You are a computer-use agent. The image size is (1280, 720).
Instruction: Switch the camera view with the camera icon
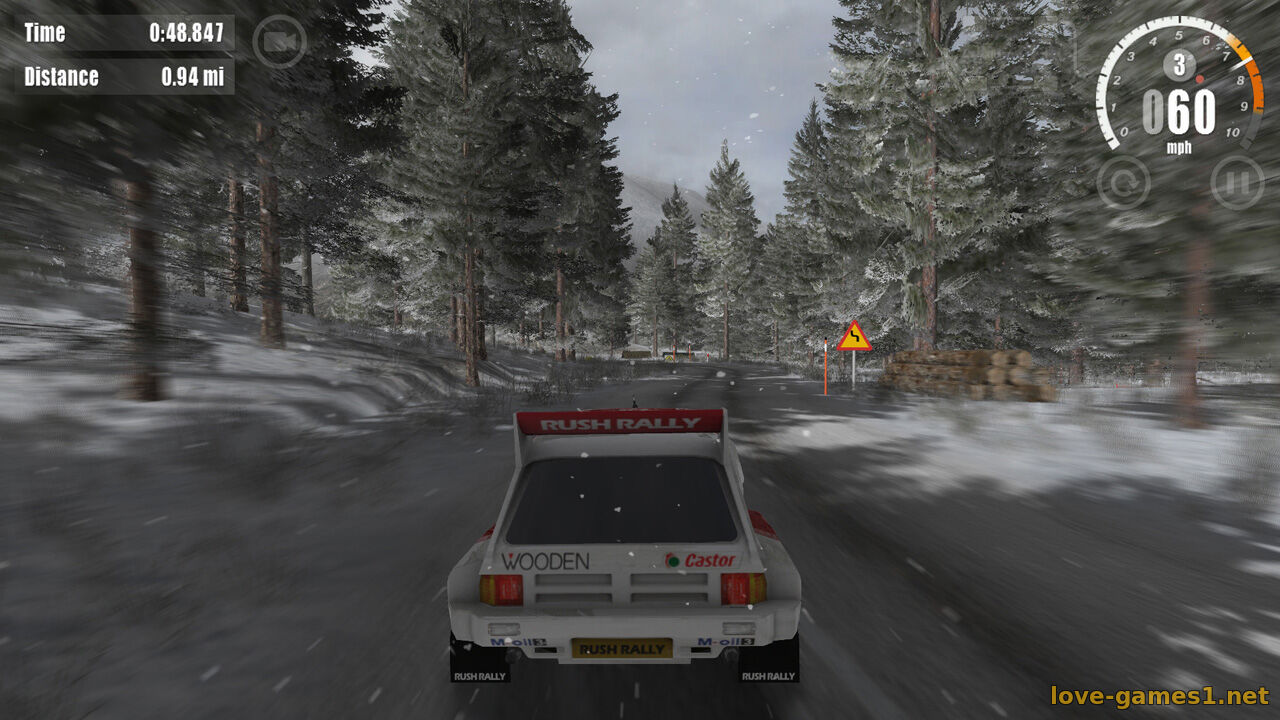[x=279, y=42]
